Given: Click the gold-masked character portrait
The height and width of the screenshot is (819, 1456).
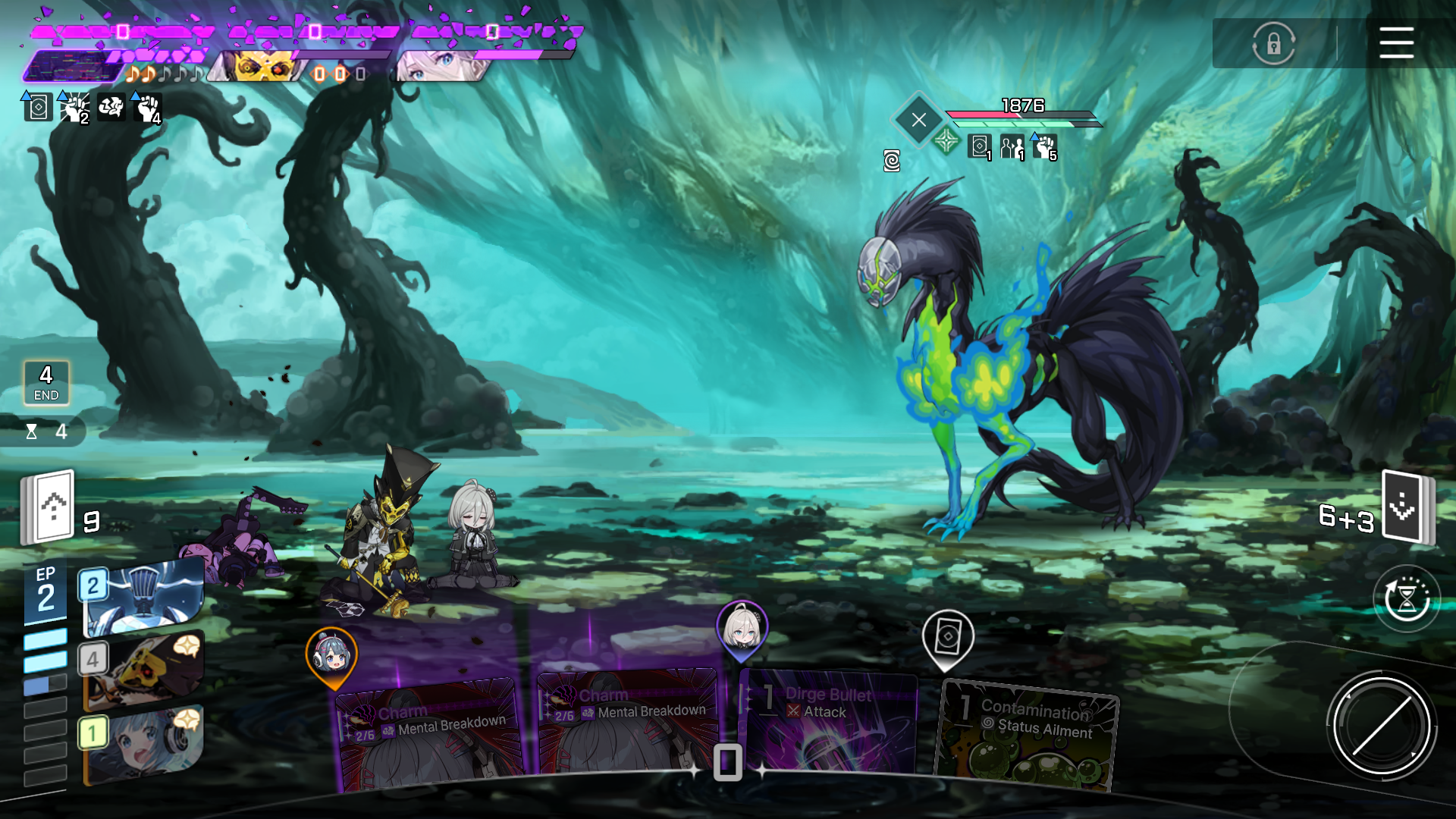Looking at the screenshot, I should (262, 68).
